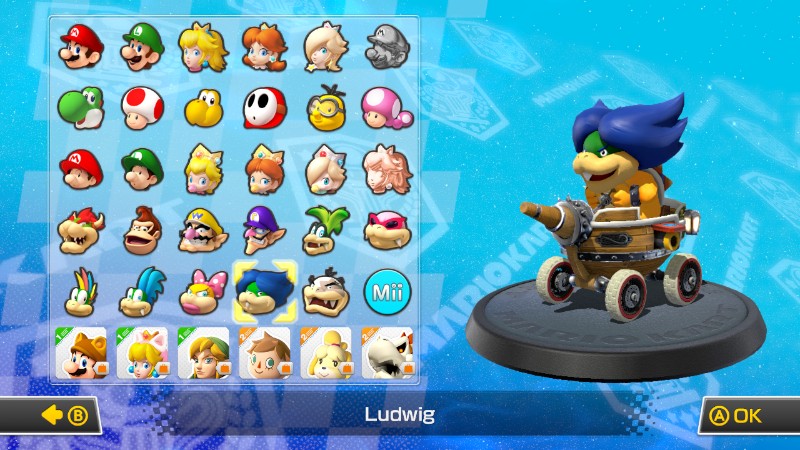
Task: Pick Toadette with pink pigtails
Action: point(385,107)
